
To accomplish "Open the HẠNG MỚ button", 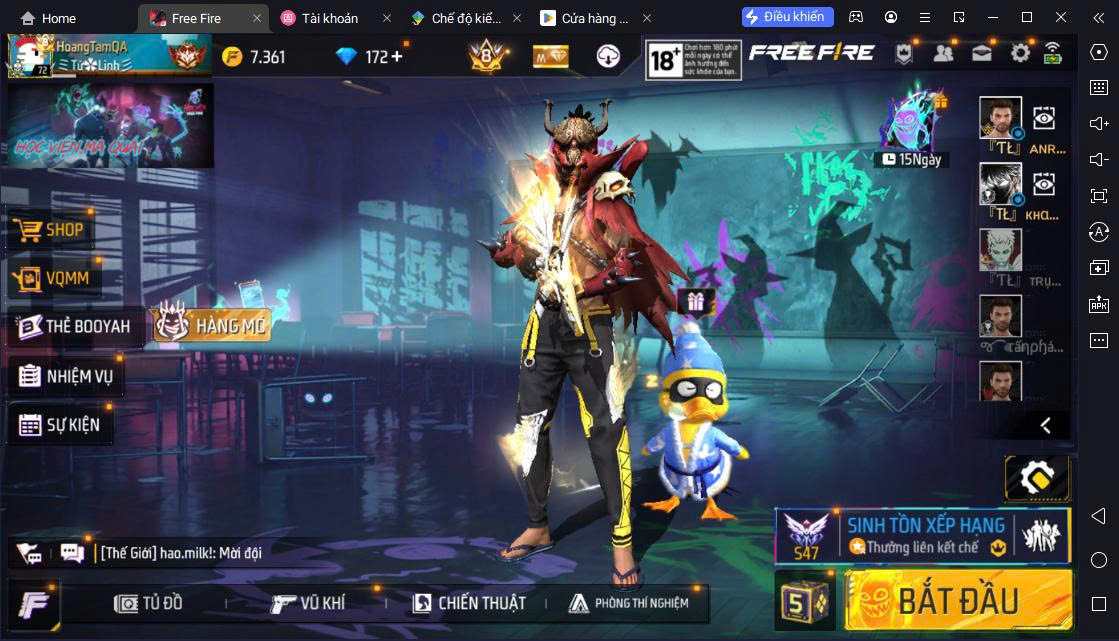I will pyautogui.click(x=211, y=325).
